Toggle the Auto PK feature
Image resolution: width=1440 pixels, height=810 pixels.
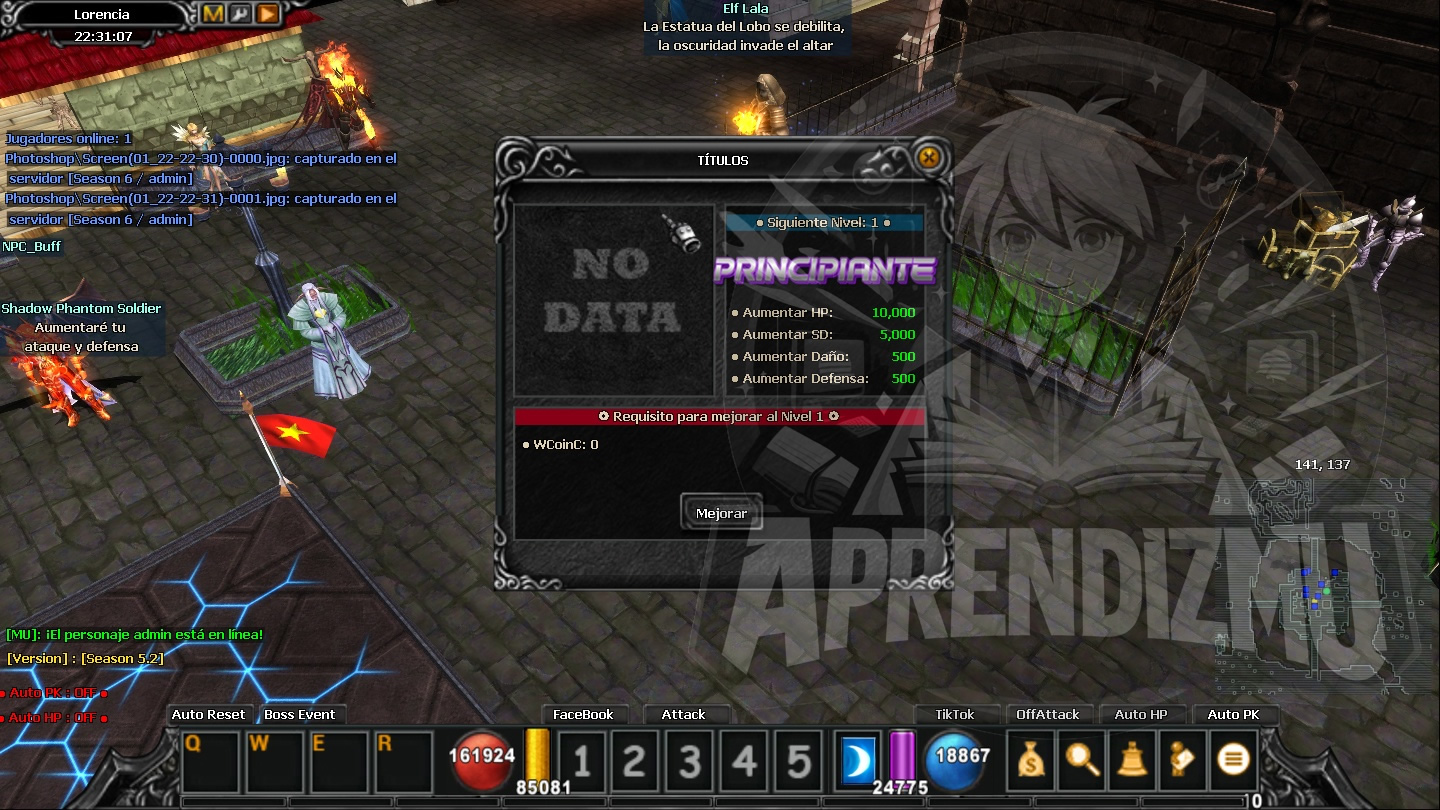pyautogui.click(x=1236, y=714)
